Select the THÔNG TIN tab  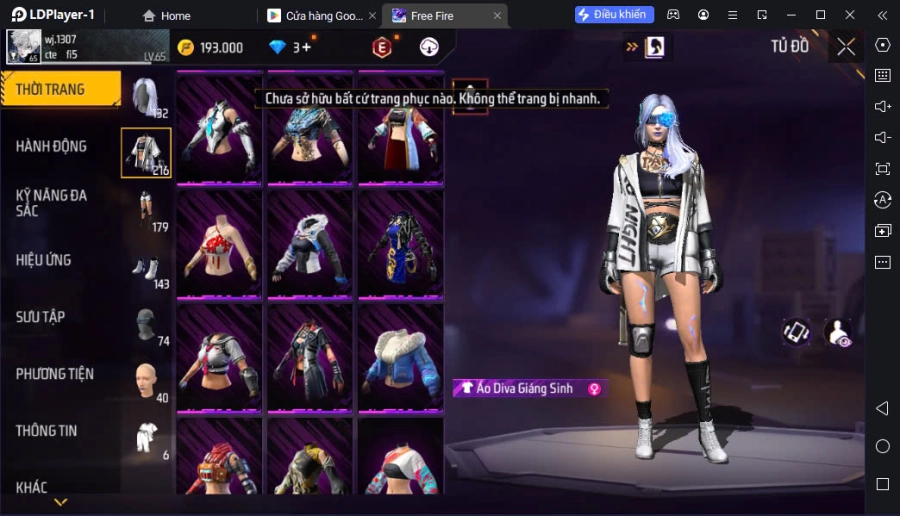47,431
